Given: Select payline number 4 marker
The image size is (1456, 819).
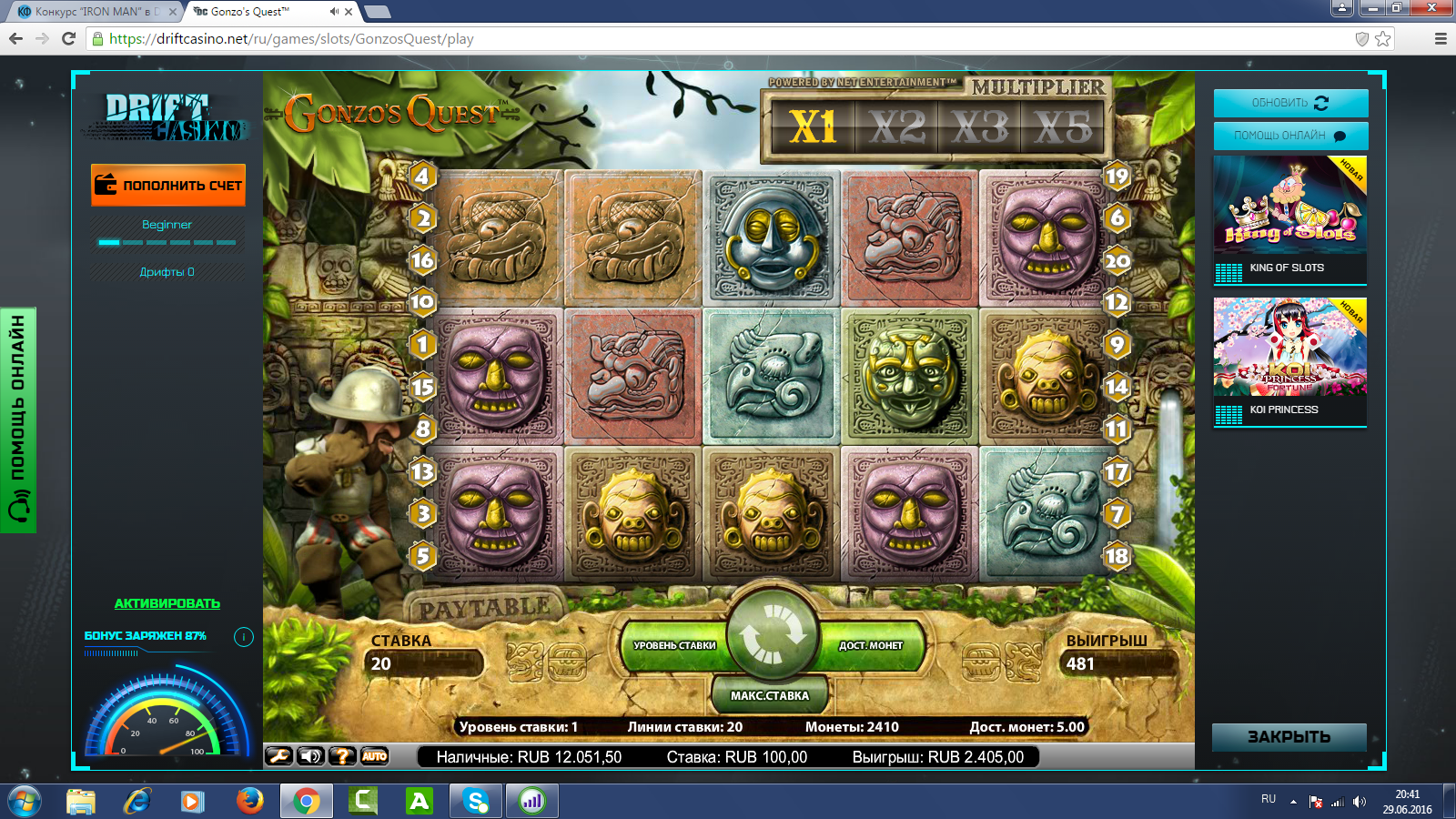Looking at the screenshot, I should click(422, 176).
